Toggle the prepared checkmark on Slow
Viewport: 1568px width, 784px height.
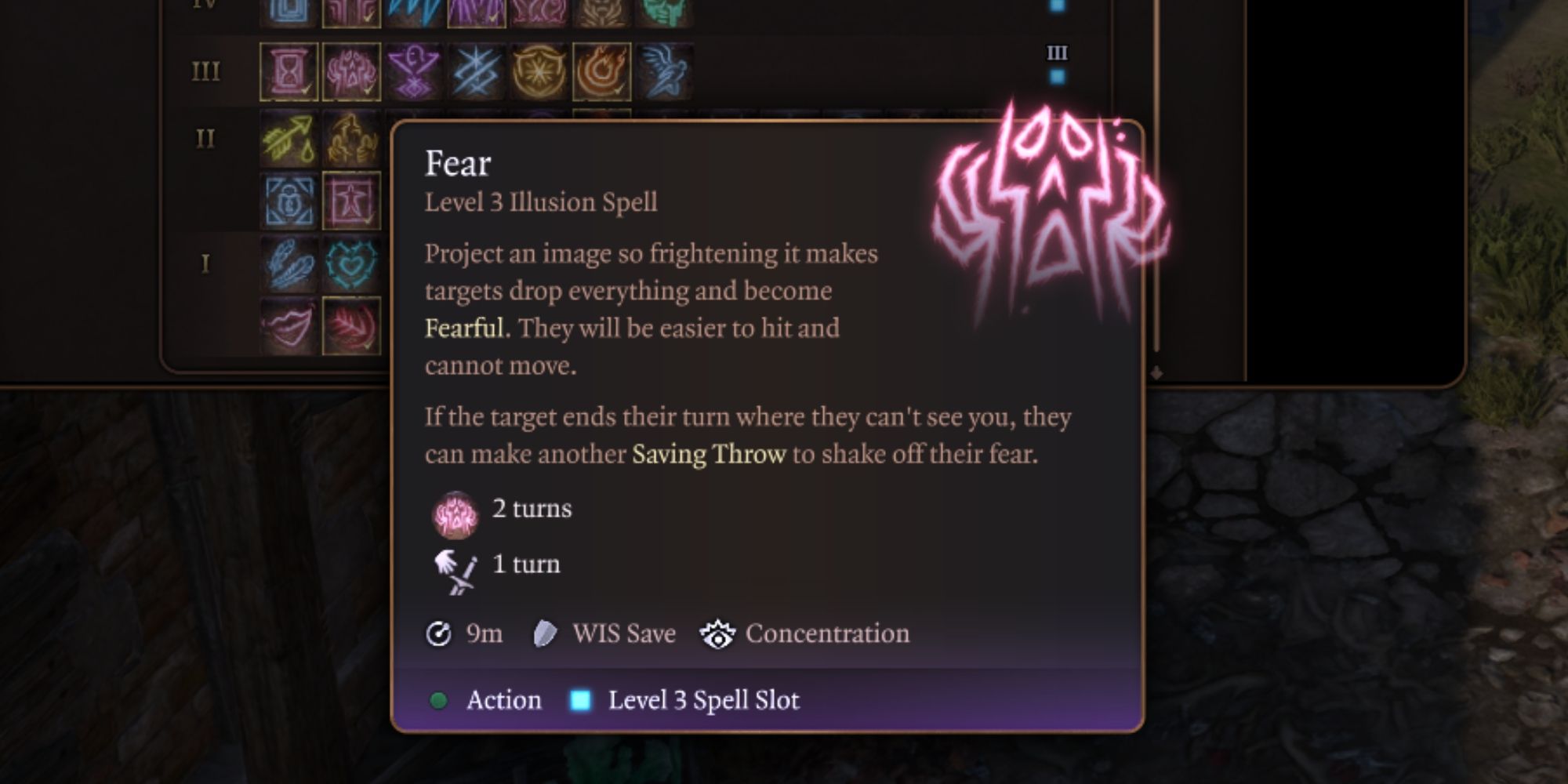coord(307,90)
